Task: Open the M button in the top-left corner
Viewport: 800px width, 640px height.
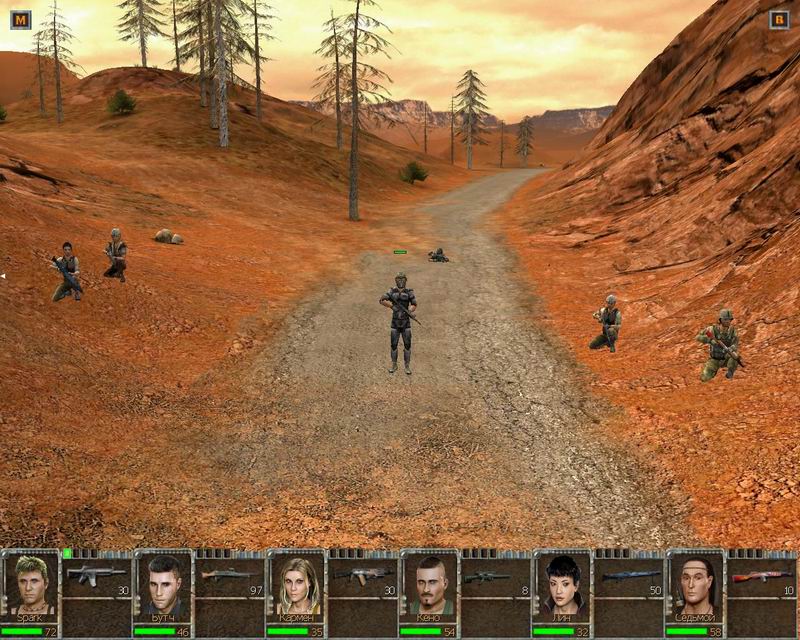Action: 20,19
